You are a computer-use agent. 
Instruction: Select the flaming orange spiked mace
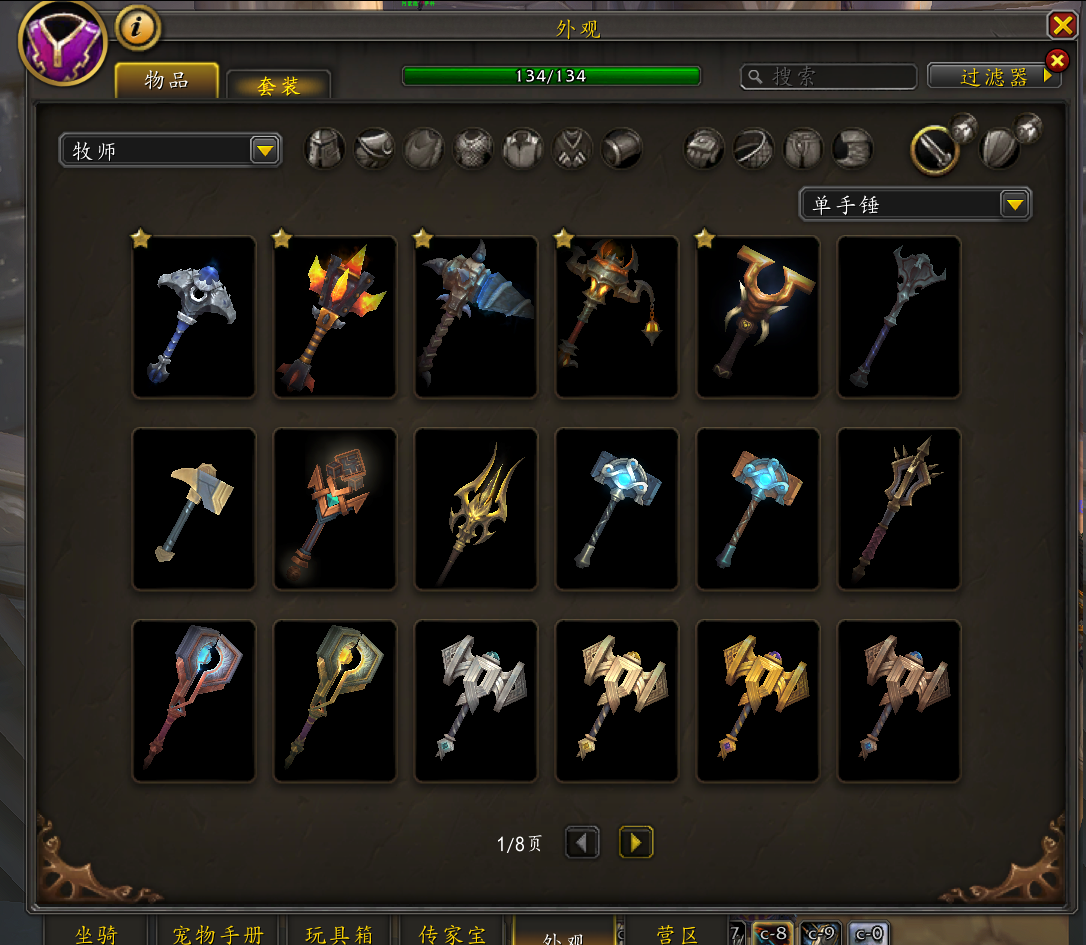click(x=335, y=317)
